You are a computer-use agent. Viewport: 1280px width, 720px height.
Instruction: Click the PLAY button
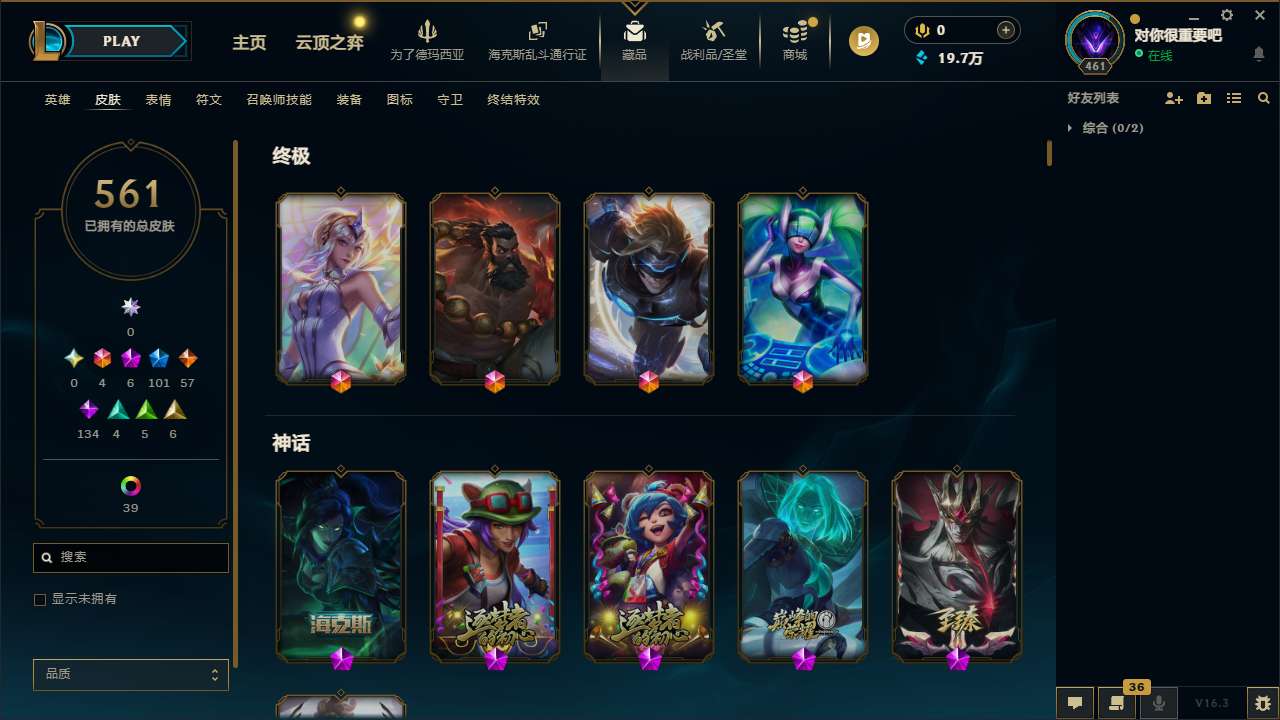tap(121, 41)
